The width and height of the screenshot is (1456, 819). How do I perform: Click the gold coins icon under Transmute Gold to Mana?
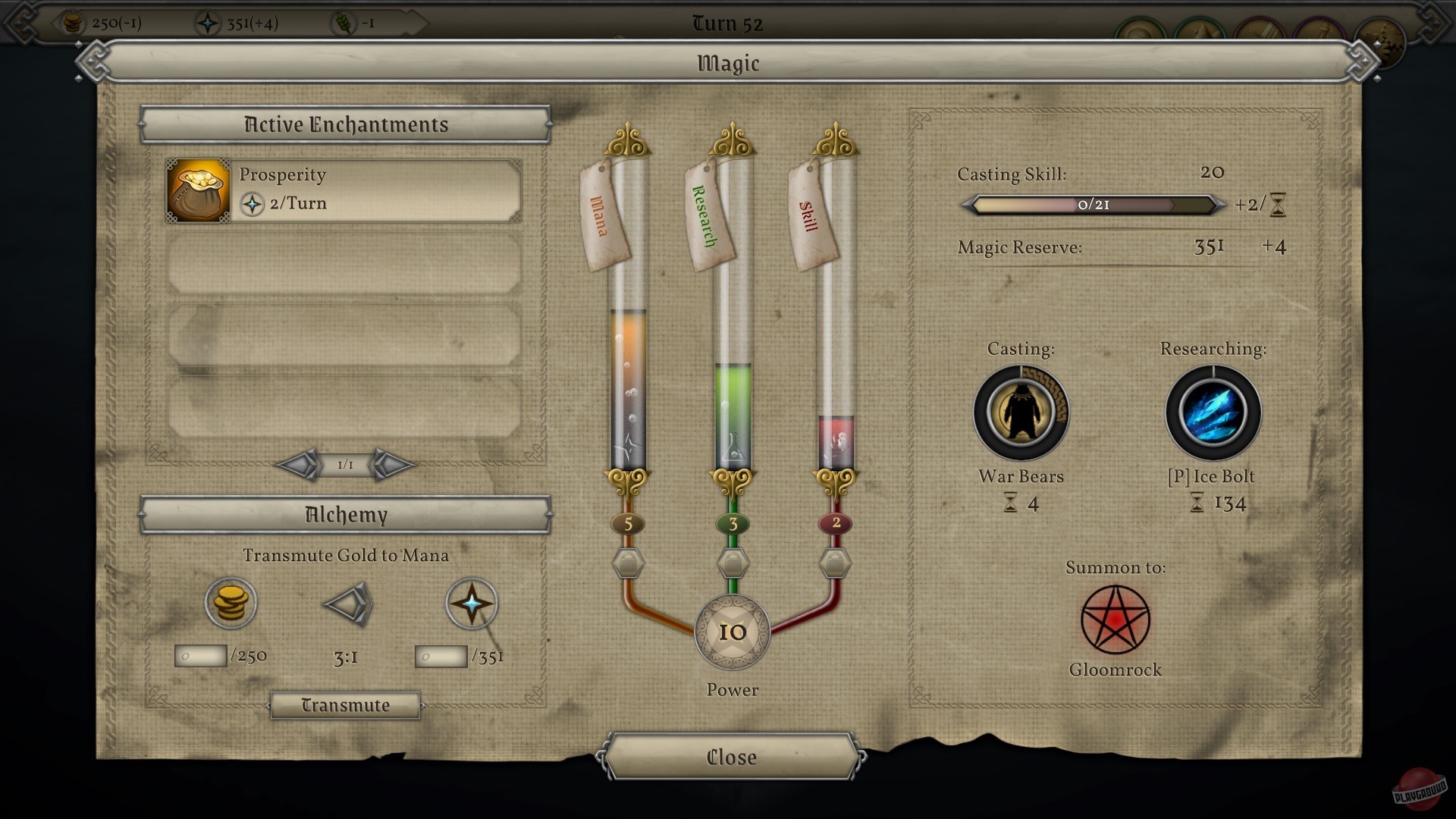coord(232,603)
